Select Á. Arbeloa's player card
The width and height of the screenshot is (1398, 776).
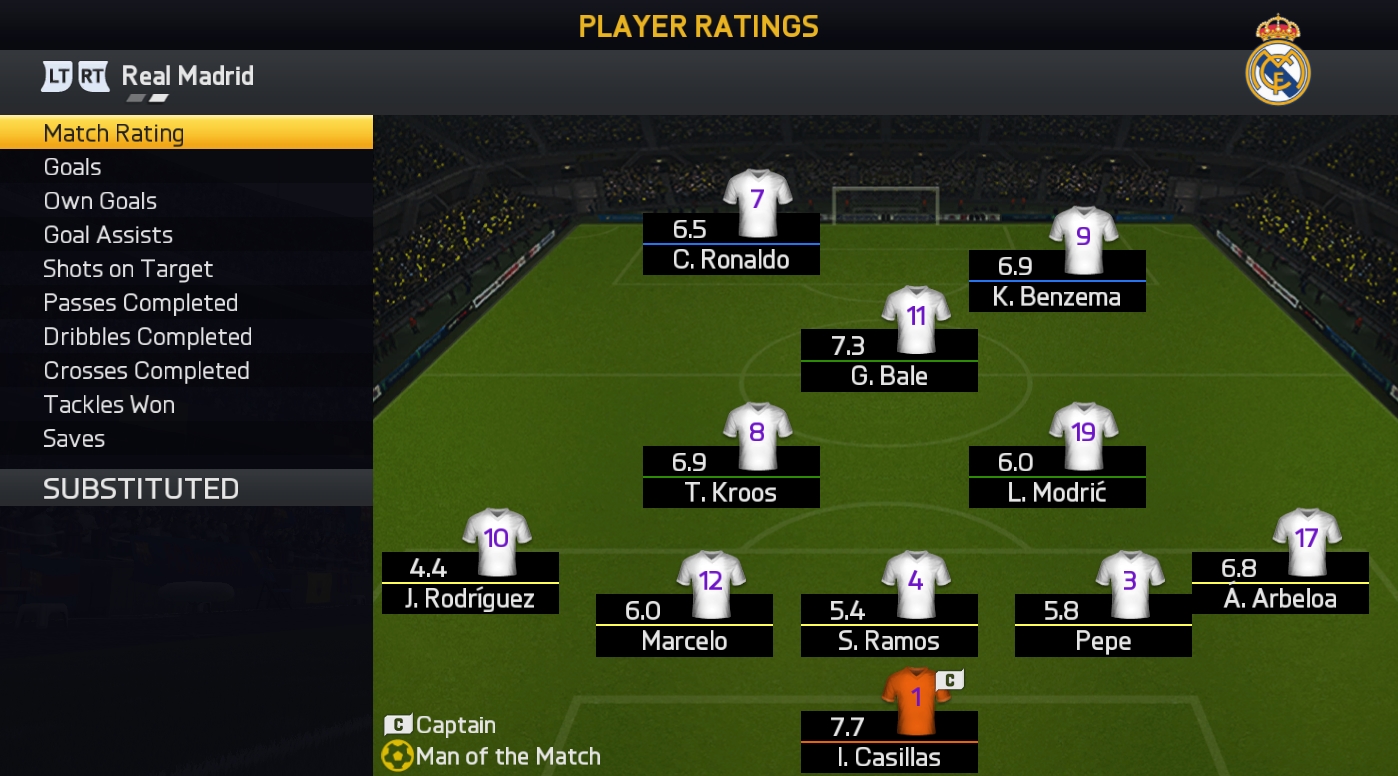pyautogui.click(x=1280, y=582)
